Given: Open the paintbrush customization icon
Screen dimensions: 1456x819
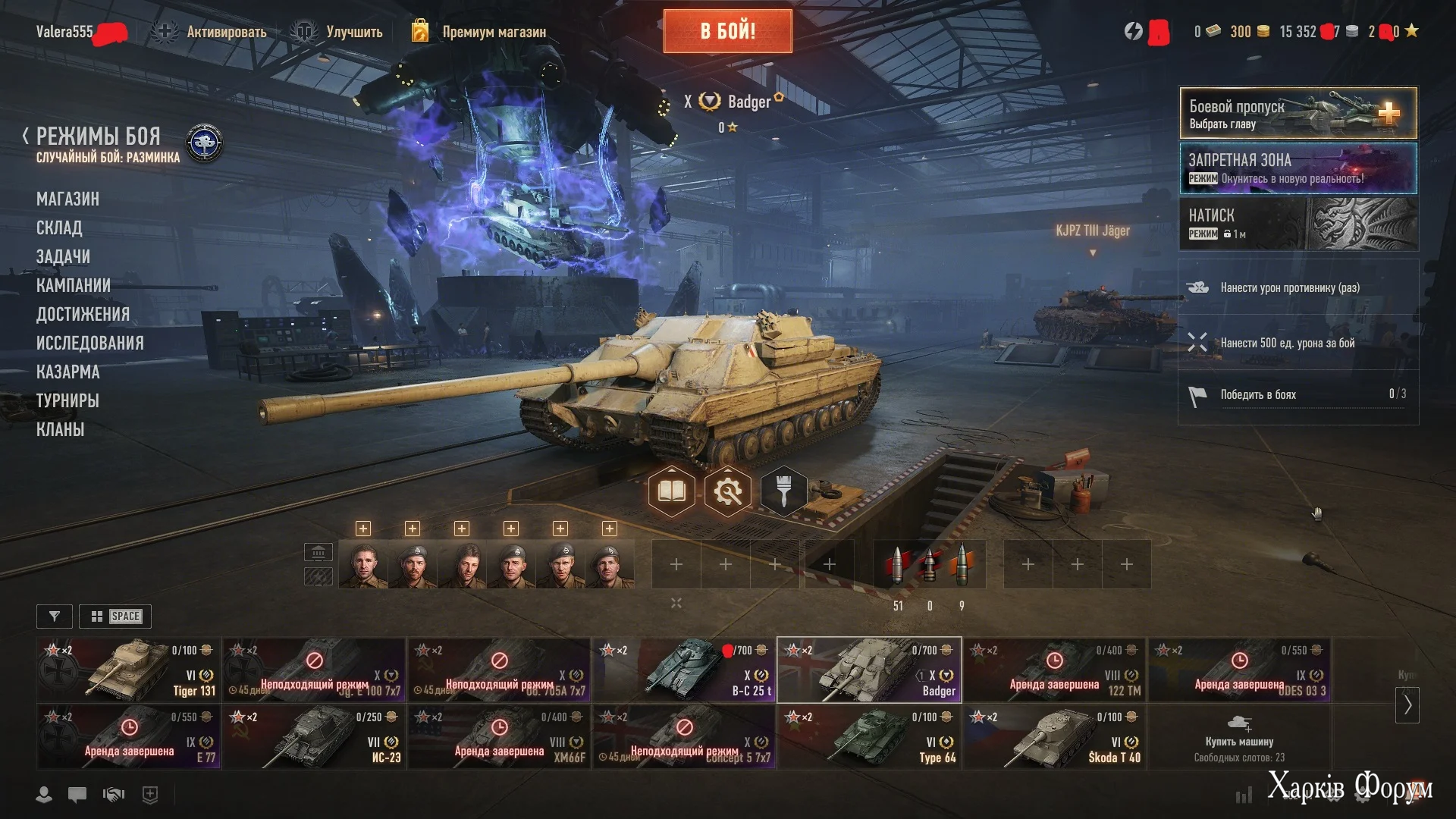Looking at the screenshot, I should 784,492.
